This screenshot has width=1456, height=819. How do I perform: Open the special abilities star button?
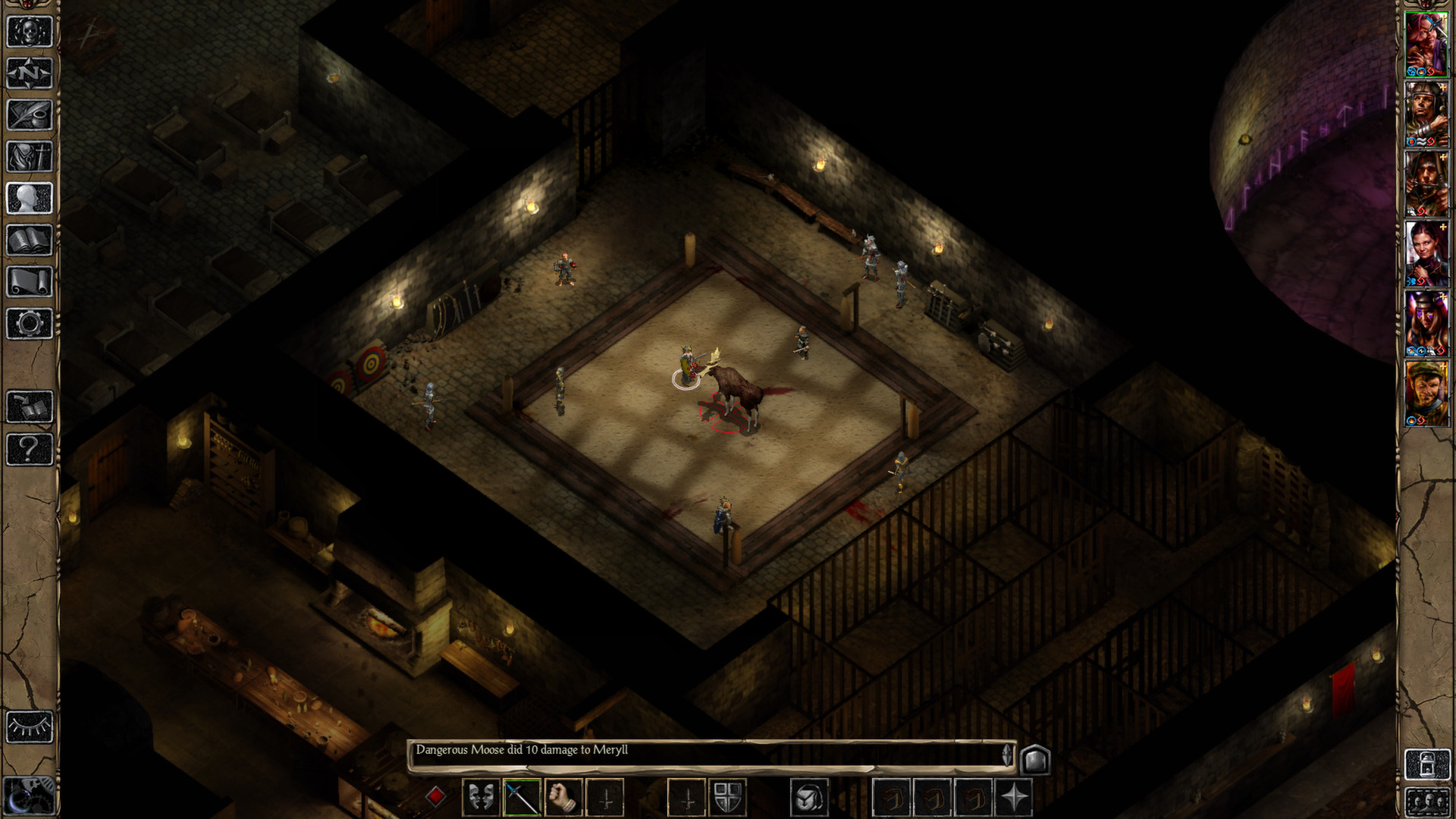click(x=1014, y=798)
